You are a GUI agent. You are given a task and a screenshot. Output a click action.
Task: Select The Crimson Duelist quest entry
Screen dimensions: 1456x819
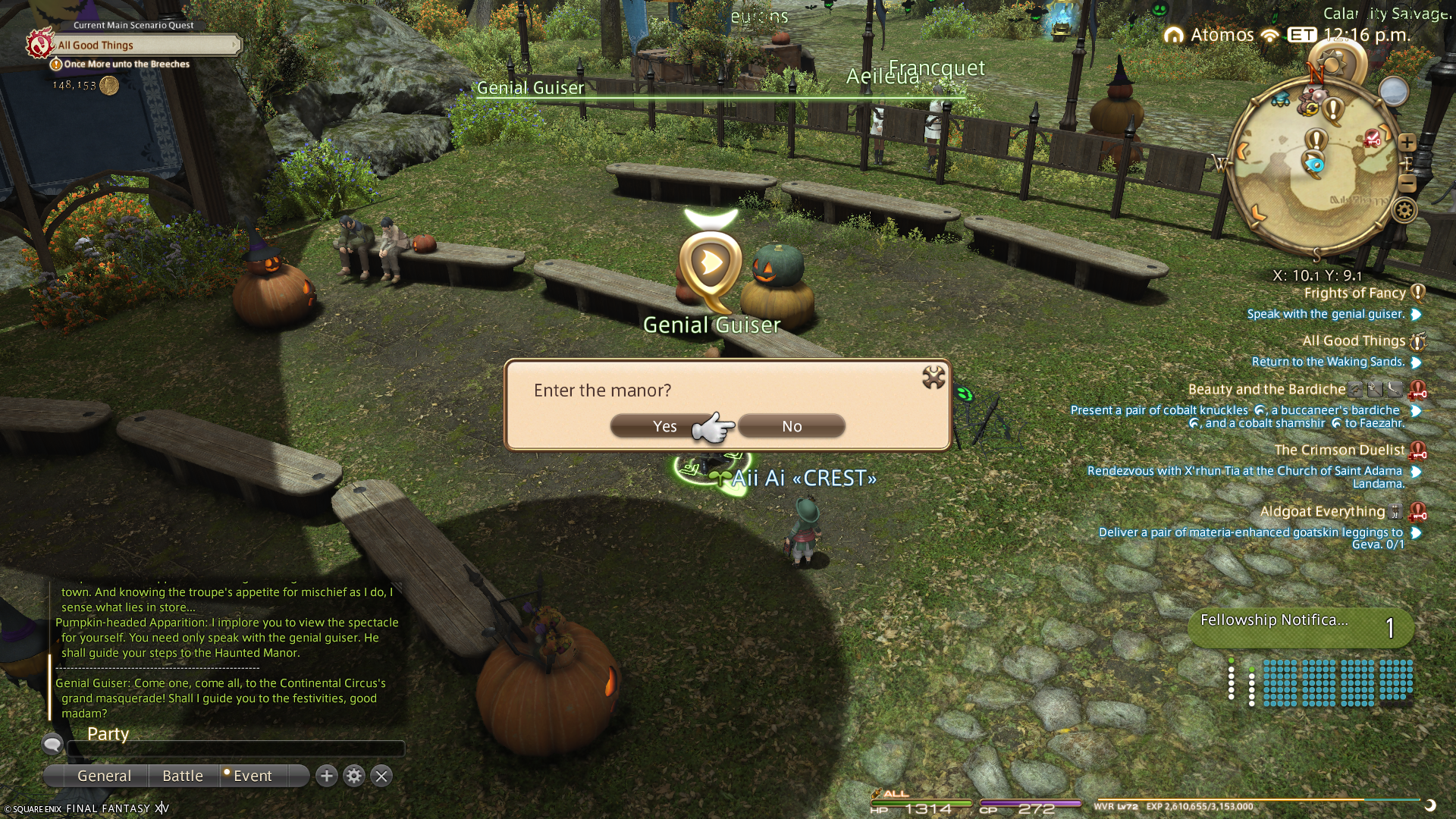click(x=1338, y=450)
